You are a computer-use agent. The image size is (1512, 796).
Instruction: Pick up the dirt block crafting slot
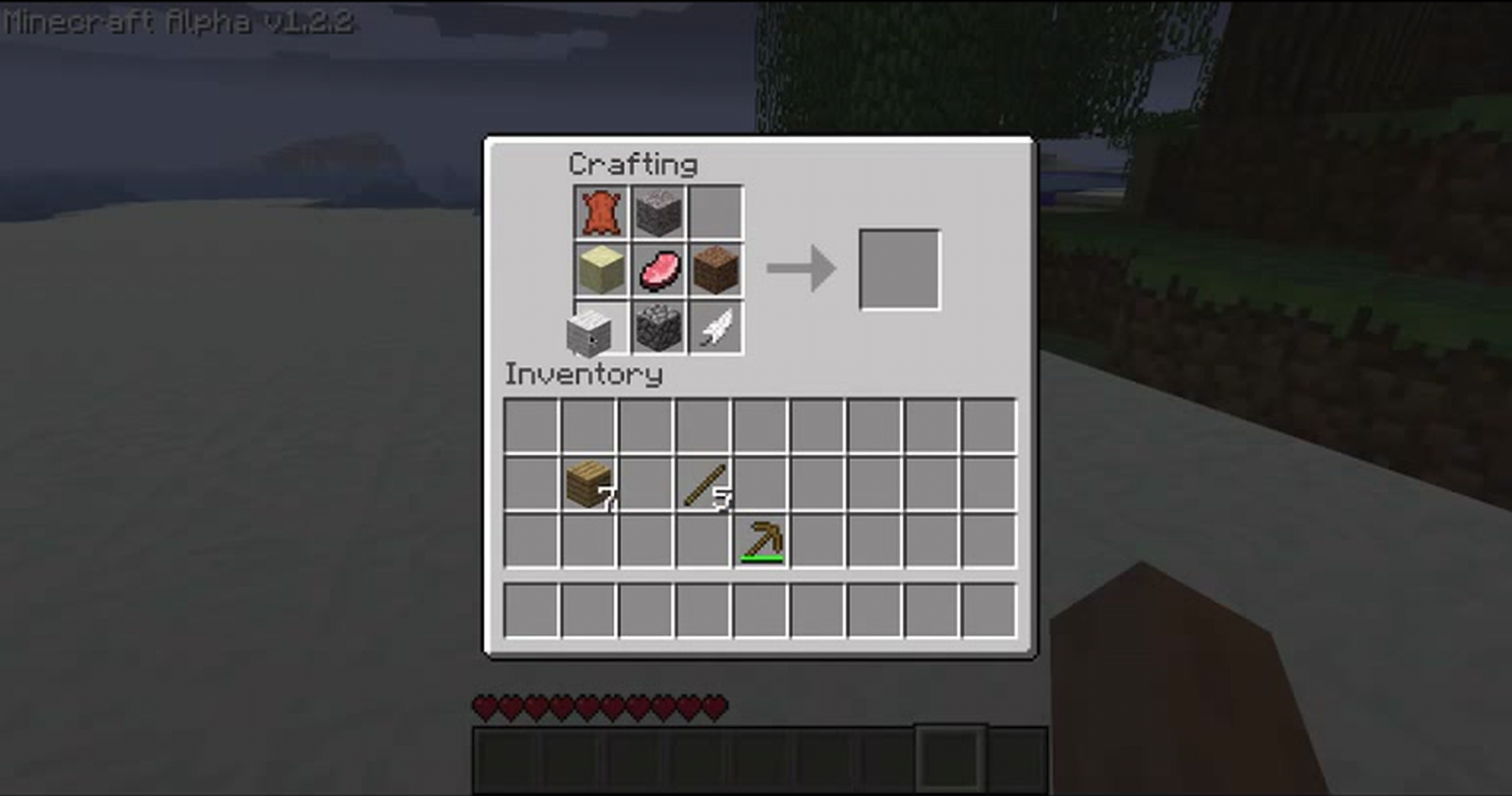715,270
